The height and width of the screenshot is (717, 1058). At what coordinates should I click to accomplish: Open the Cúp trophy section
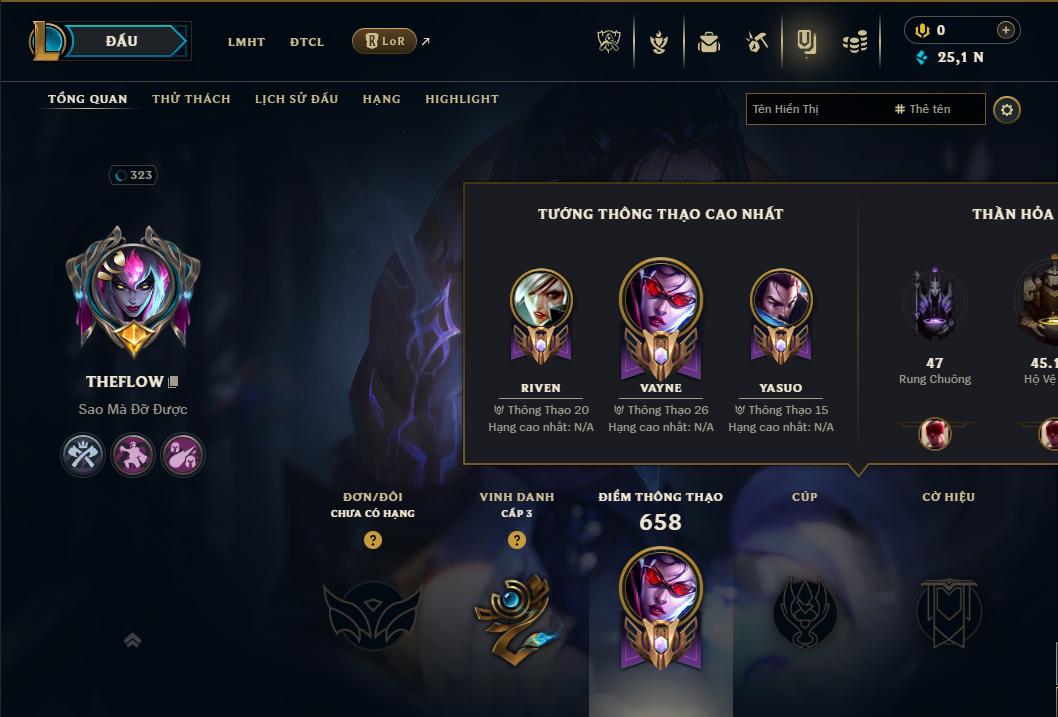[x=805, y=610]
